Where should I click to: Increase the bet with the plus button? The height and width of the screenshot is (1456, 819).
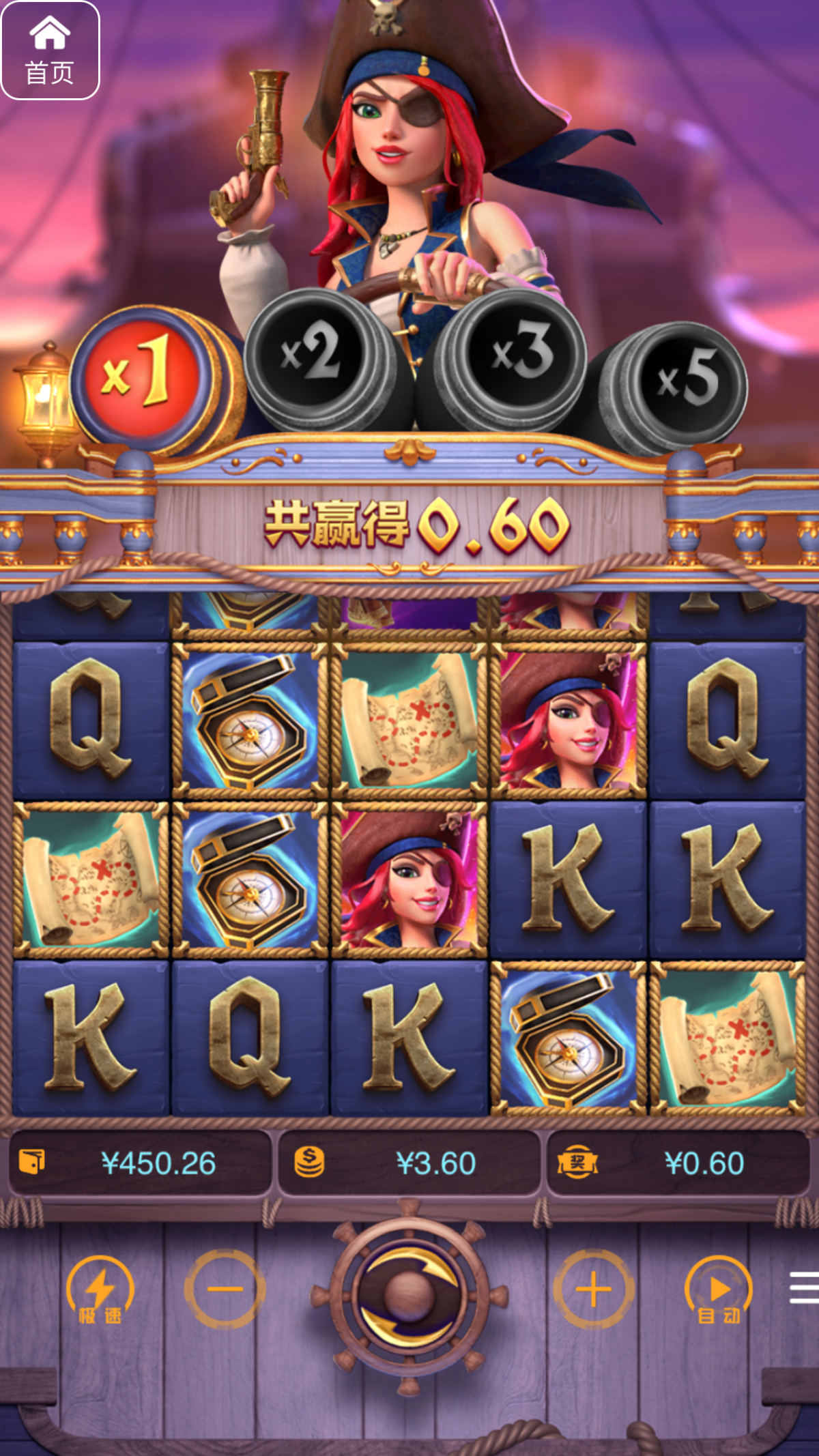click(x=593, y=1289)
